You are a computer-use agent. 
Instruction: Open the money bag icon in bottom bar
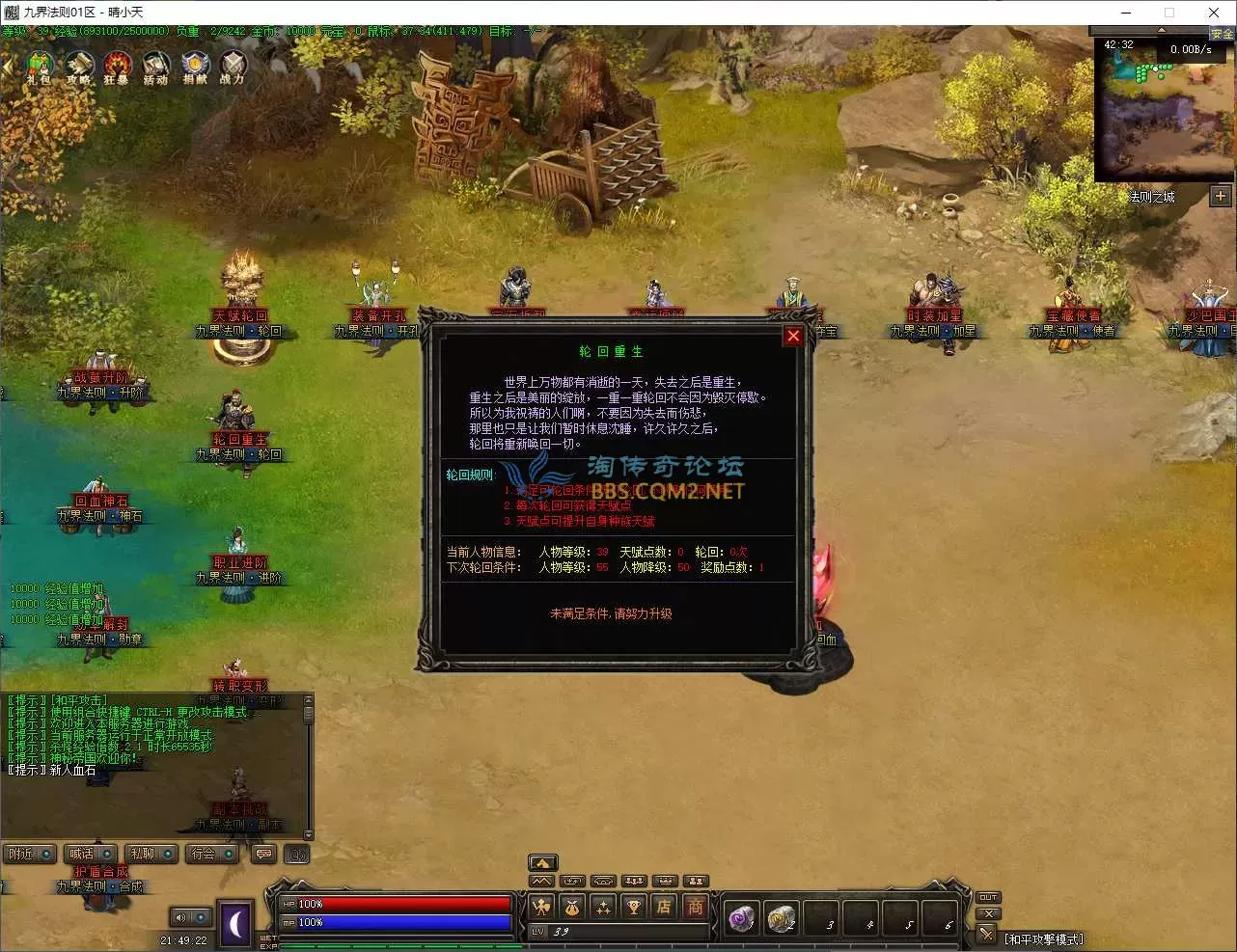572,907
